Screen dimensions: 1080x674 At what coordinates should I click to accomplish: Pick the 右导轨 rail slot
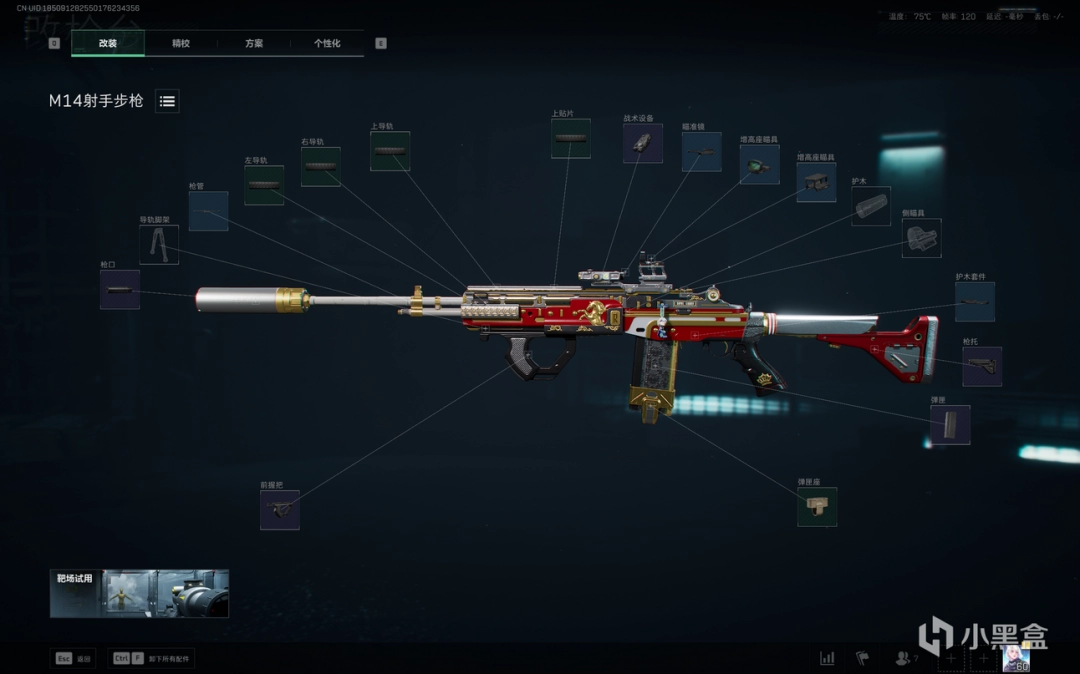(320, 167)
